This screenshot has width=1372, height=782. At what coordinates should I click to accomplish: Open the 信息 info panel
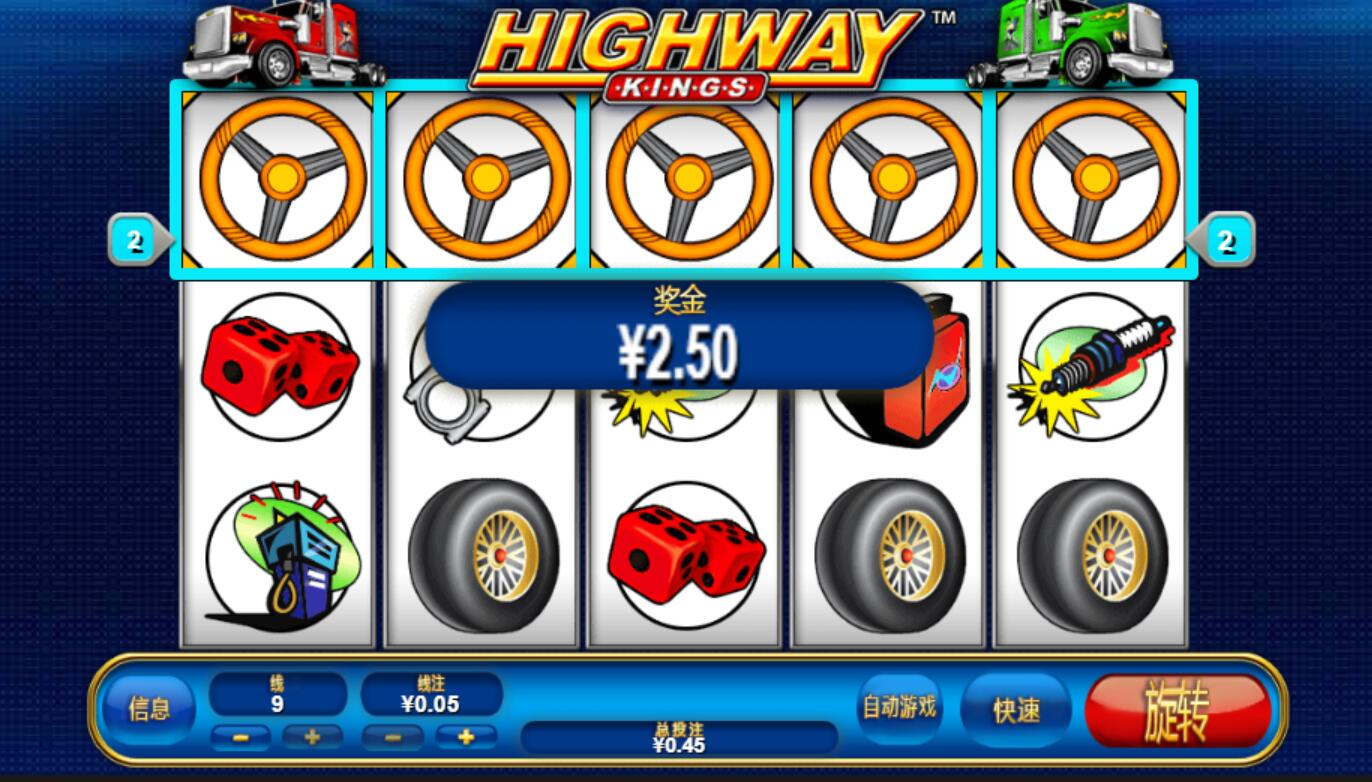[149, 709]
